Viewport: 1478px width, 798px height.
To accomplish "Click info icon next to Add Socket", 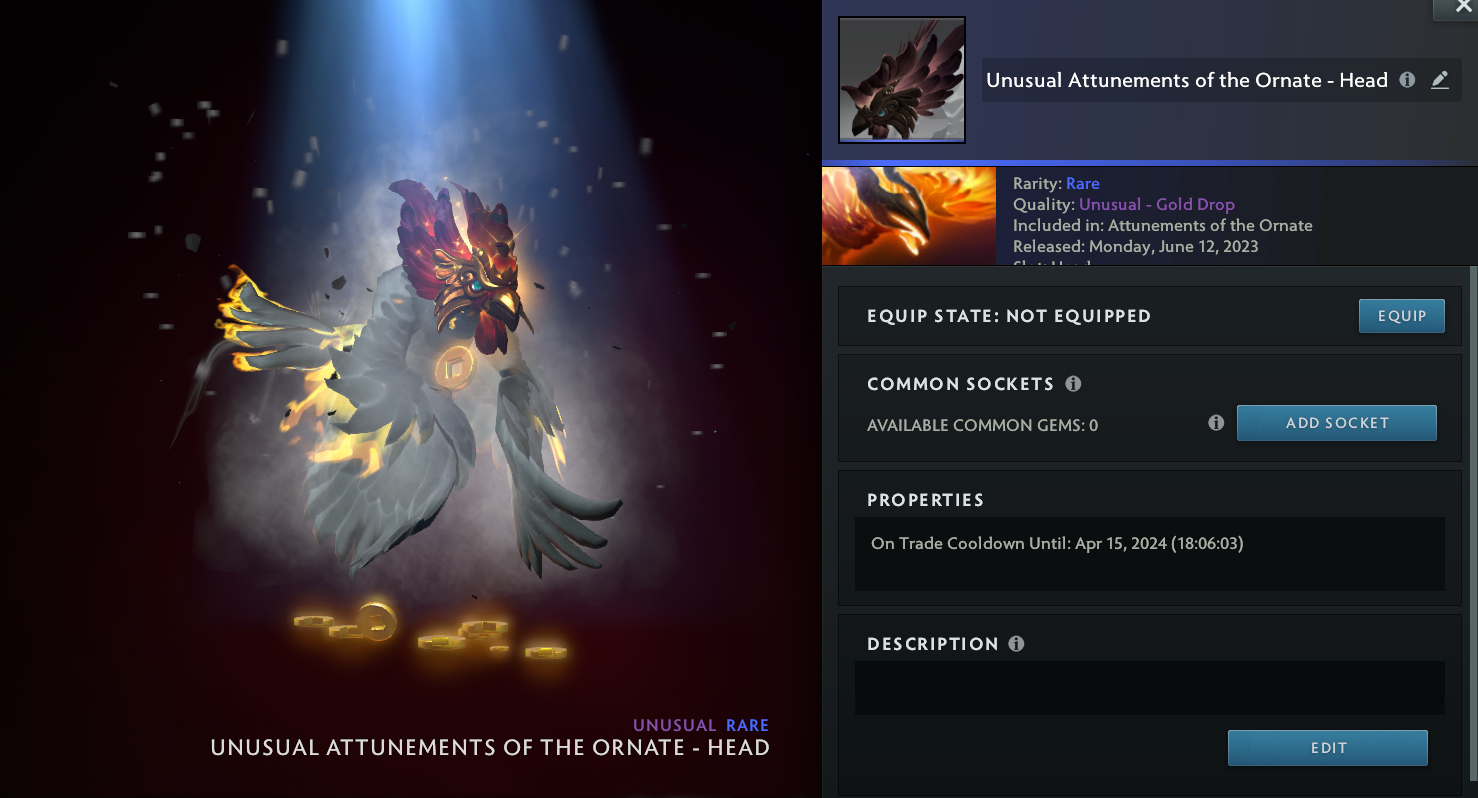I will point(1216,423).
